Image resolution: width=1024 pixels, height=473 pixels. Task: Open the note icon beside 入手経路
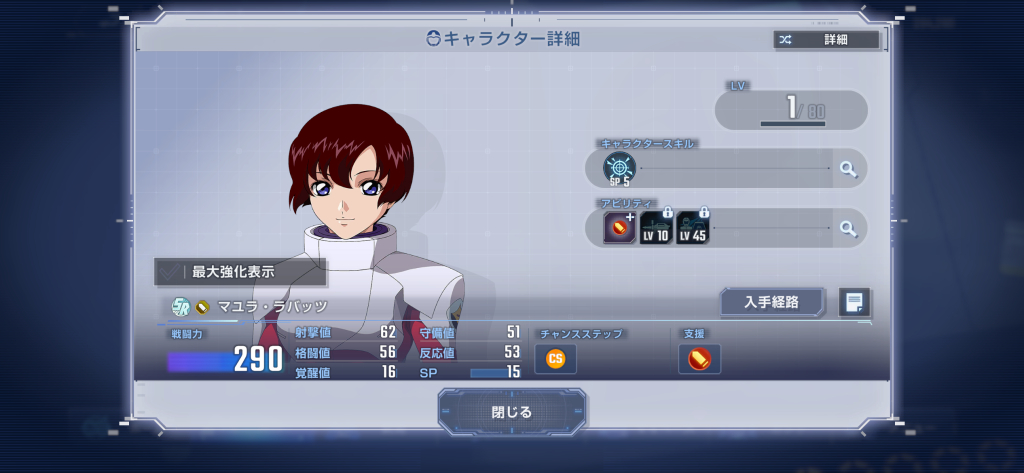click(x=854, y=302)
